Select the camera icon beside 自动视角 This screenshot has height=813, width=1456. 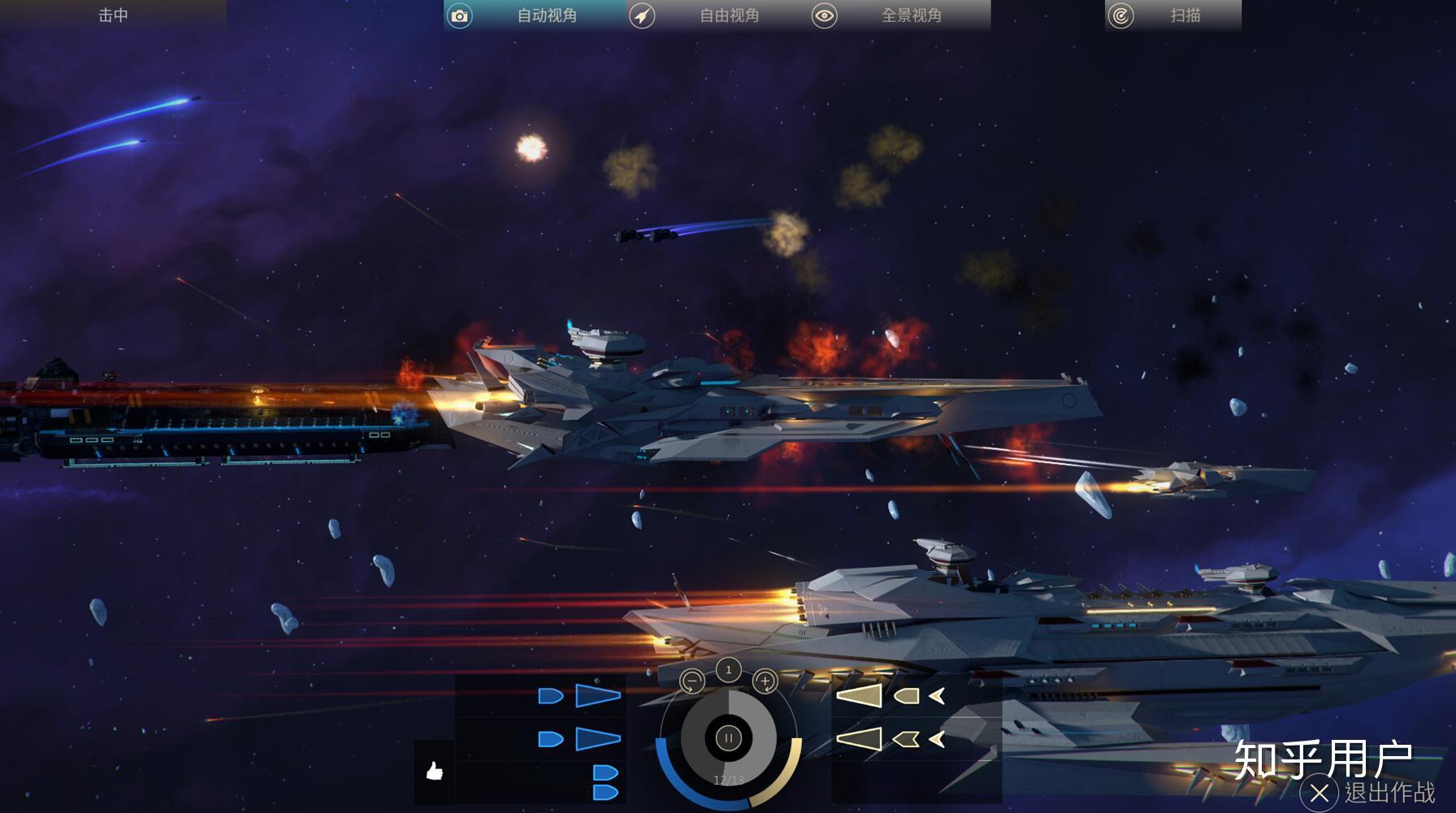[460, 15]
